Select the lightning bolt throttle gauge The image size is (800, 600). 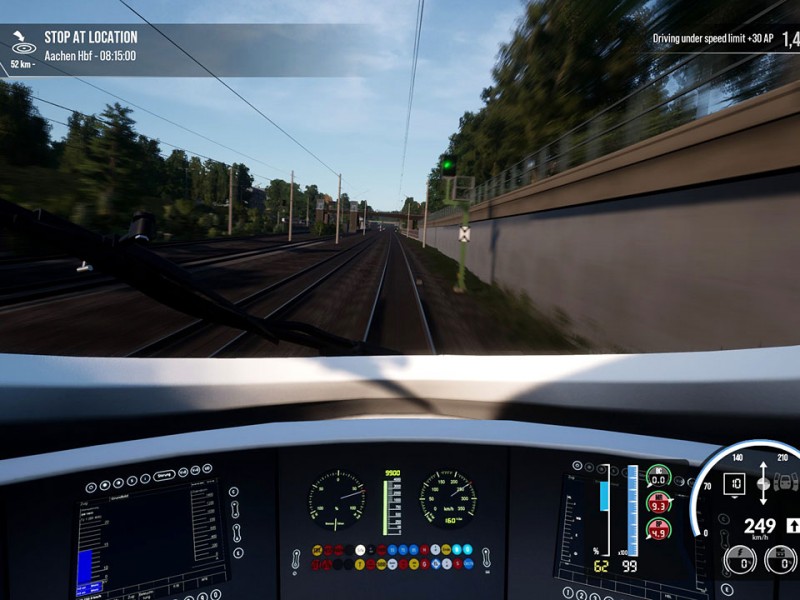740,560
